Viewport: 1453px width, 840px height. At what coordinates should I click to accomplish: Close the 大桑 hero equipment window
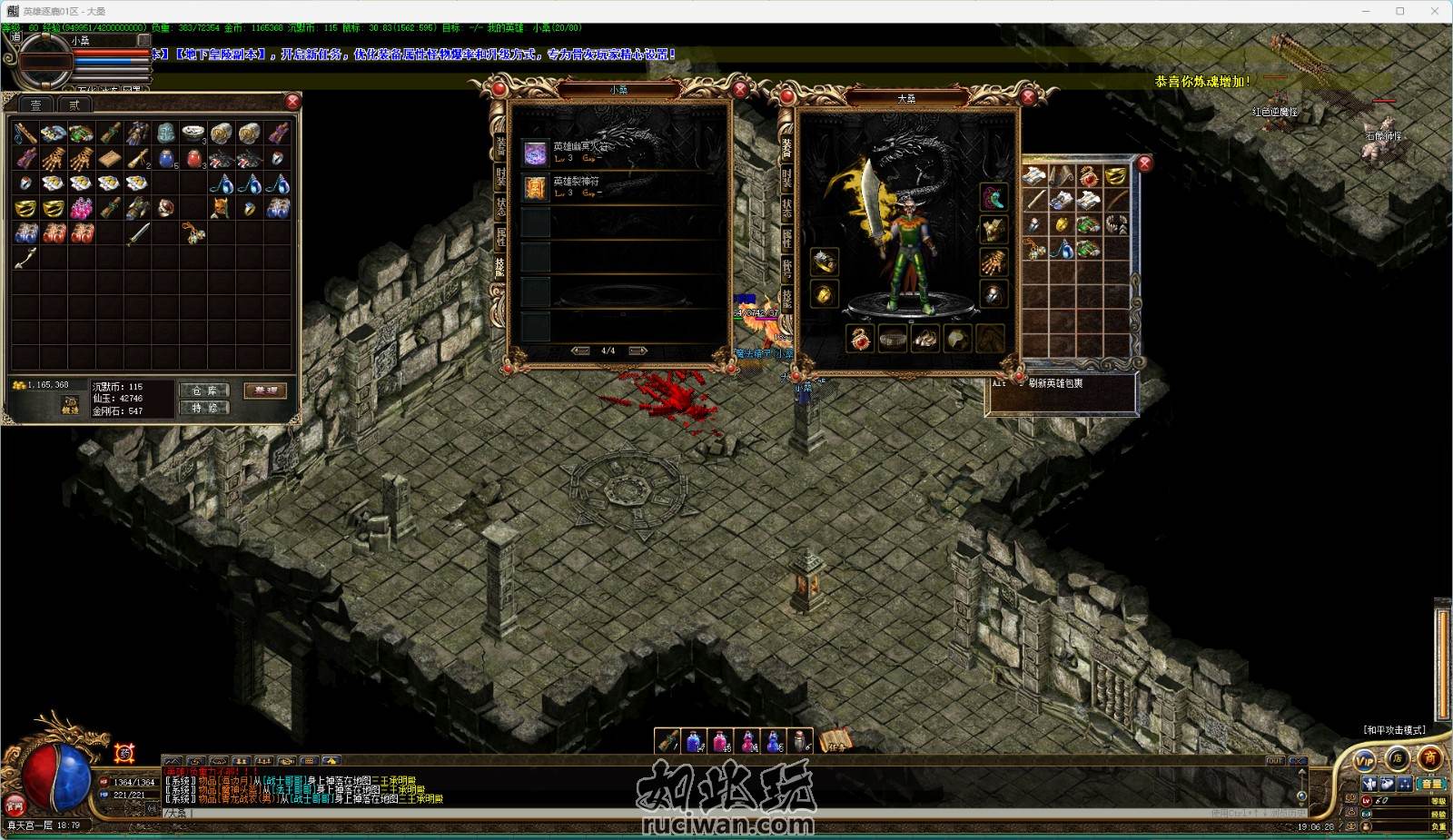(1029, 97)
